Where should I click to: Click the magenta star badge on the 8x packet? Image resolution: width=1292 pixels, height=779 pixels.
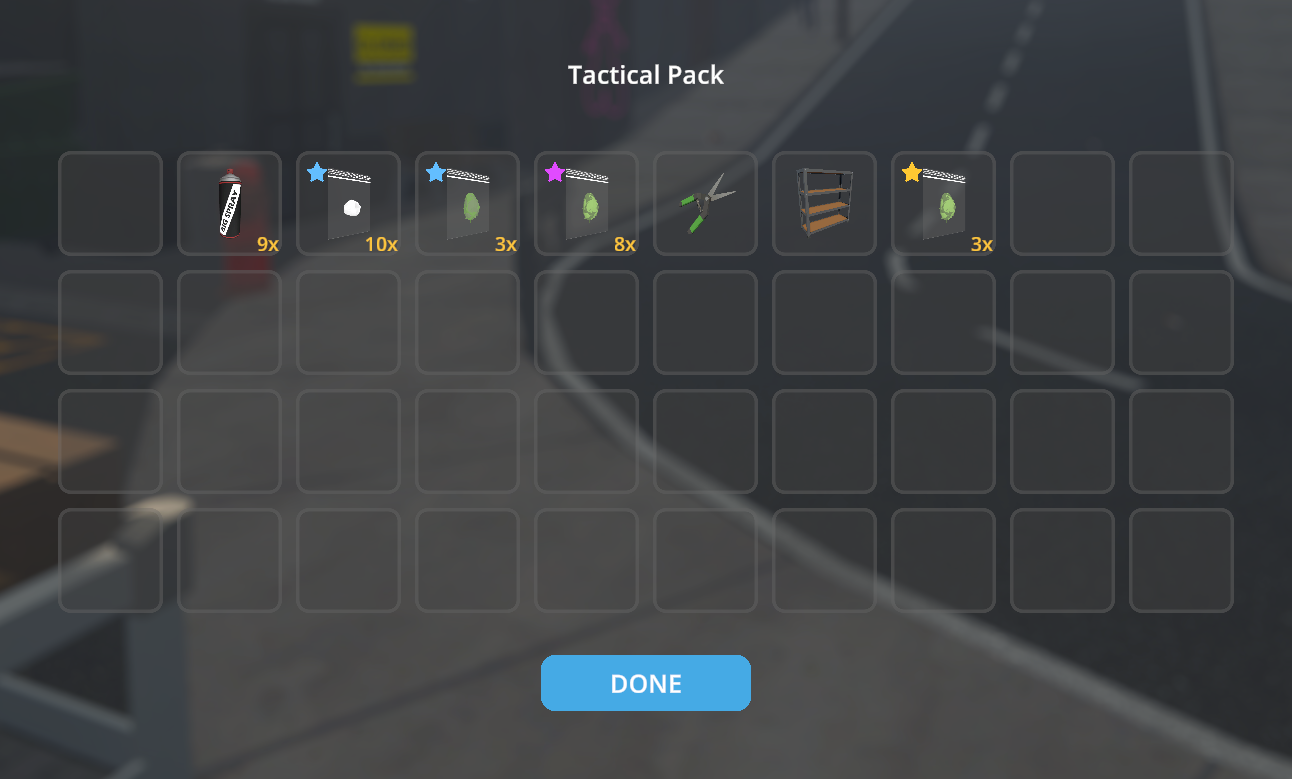(553, 172)
